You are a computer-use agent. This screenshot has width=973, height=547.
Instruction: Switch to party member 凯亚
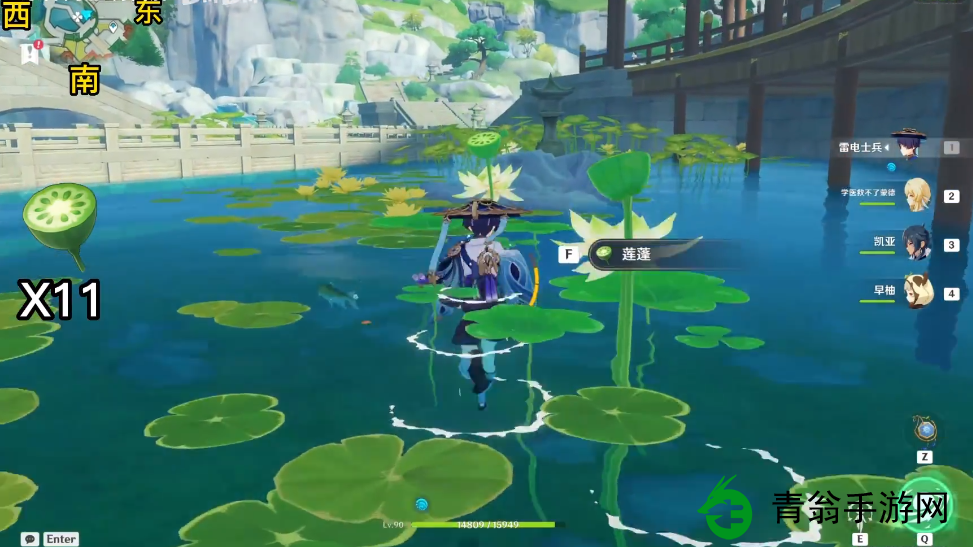click(x=917, y=243)
